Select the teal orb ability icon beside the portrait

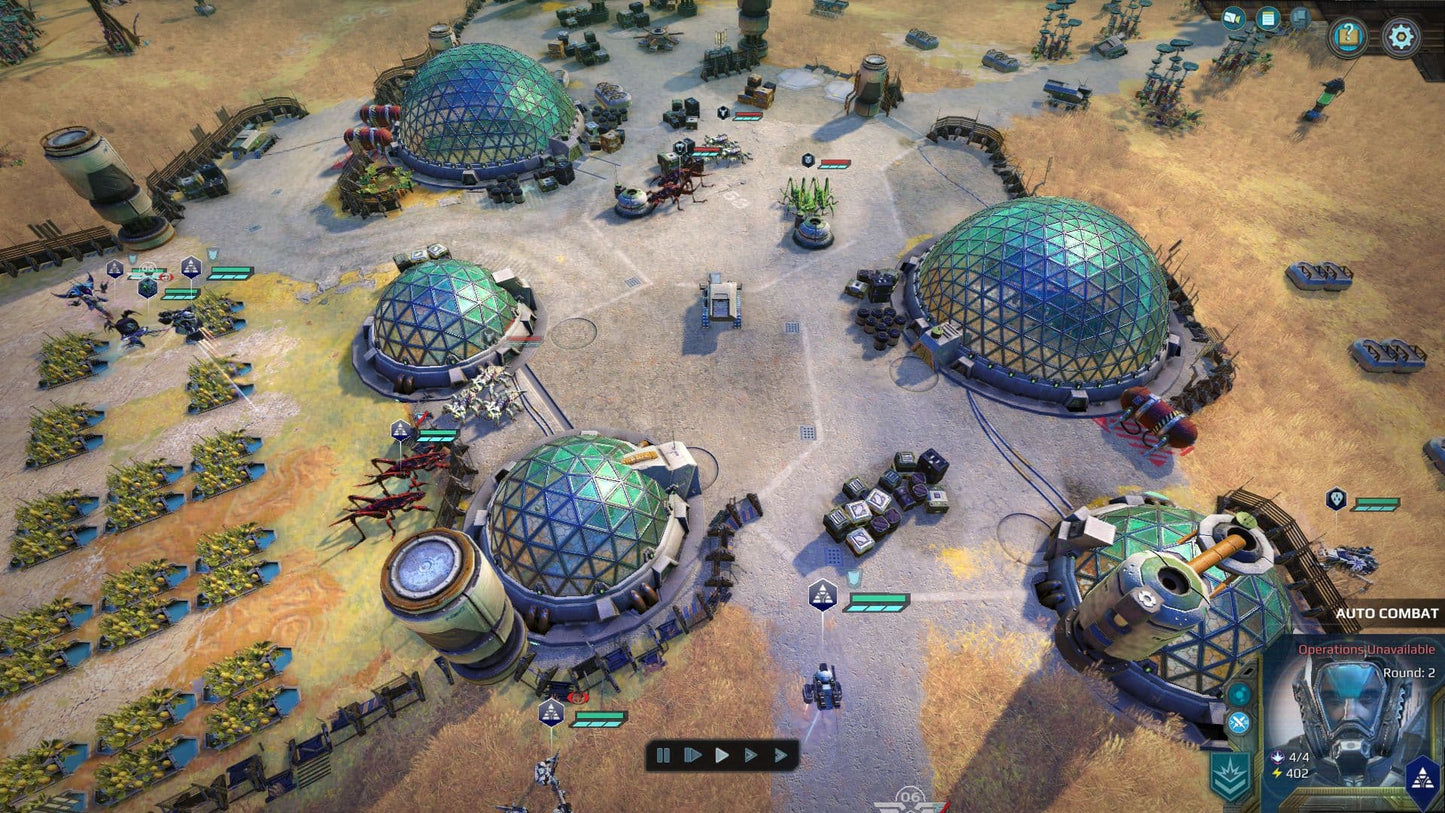[1239, 694]
